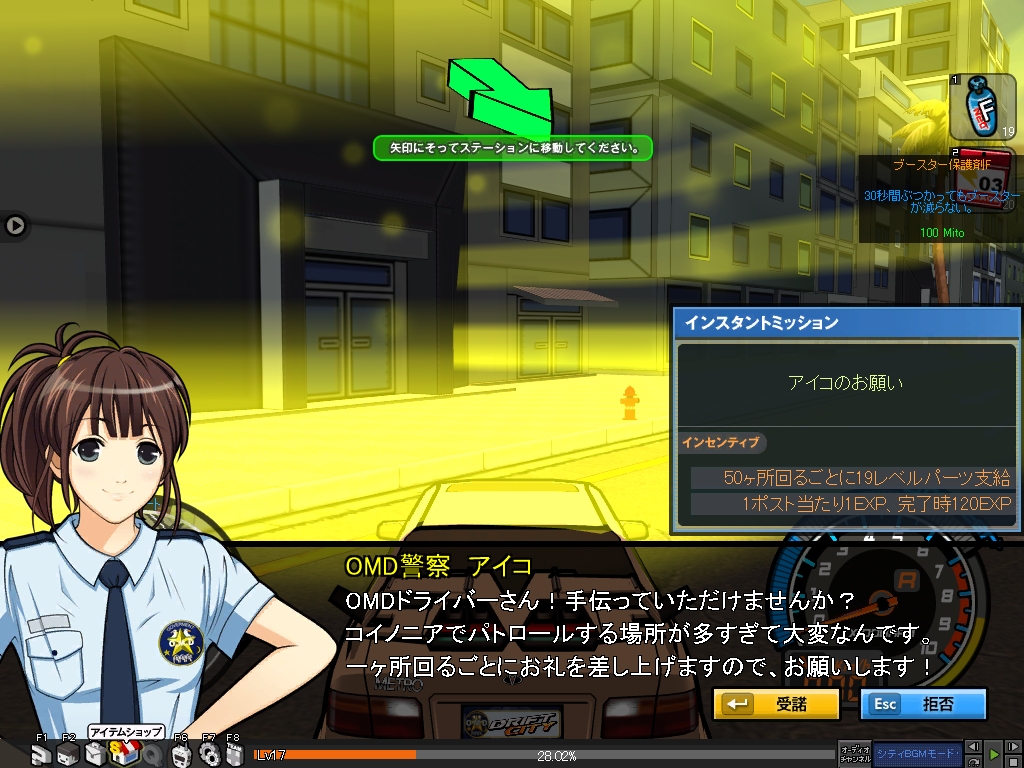Use the blue Booster Protector F bottle
The width and height of the screenshot is (1024, 768).
coord(982,108)
